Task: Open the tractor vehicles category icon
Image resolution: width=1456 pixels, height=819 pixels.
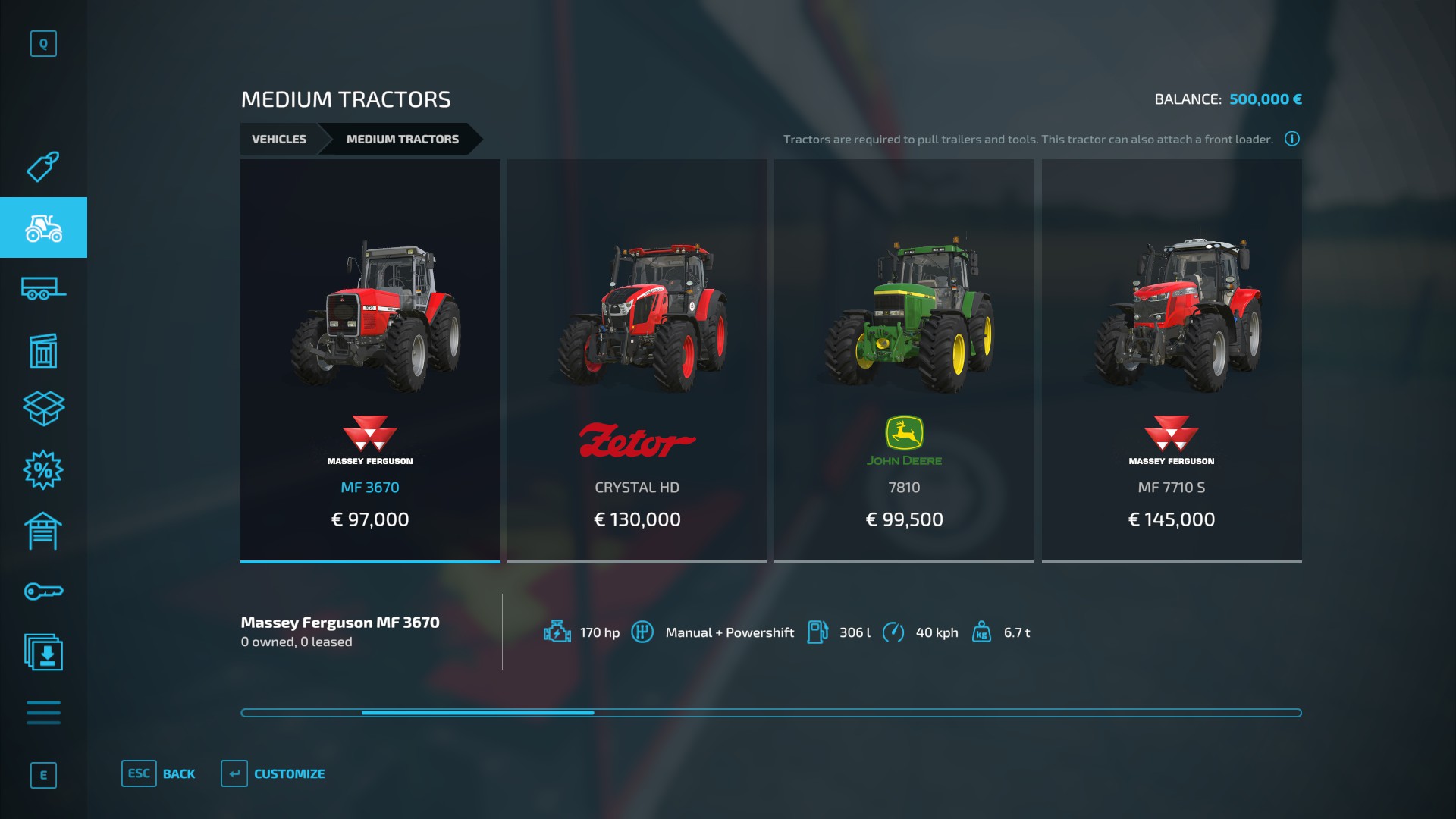Action: (x=43, y=227)
